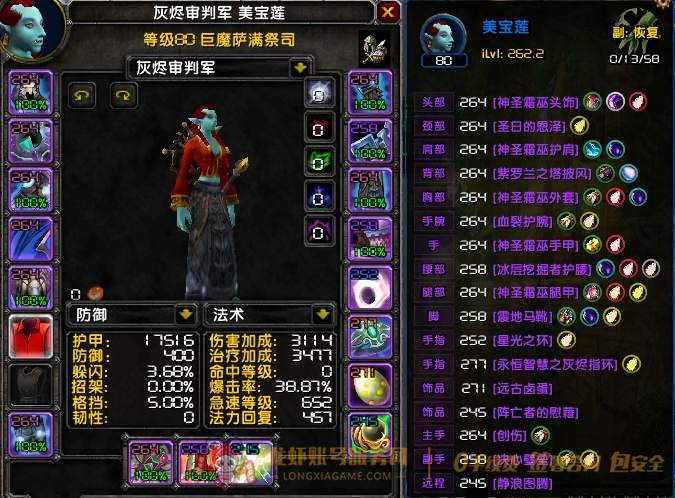
Task: Close the character sheet window
Action: pyautogui.click(x=388, y=13)
